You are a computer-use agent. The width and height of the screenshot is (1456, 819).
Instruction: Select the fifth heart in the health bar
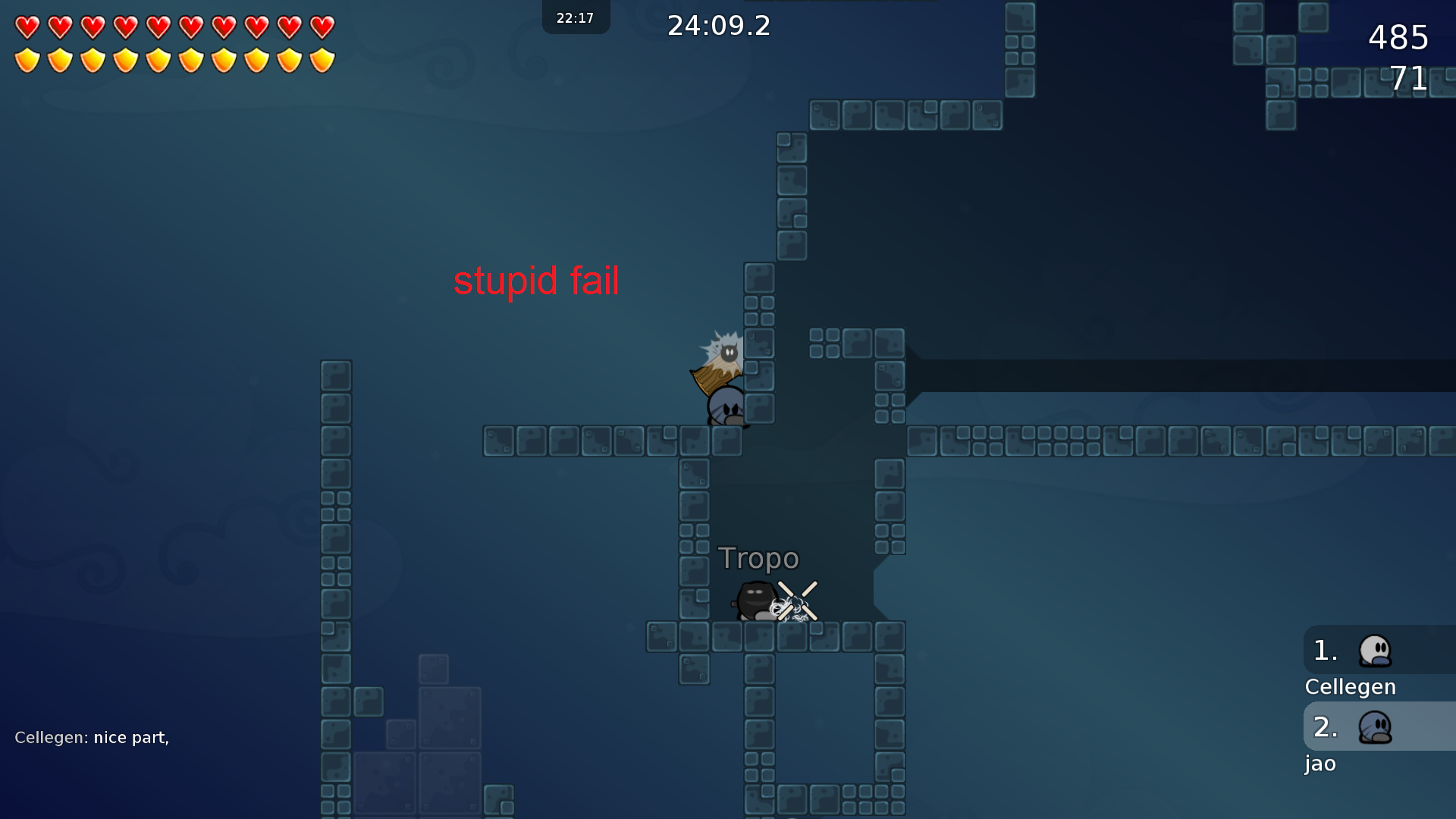point(157,28)
